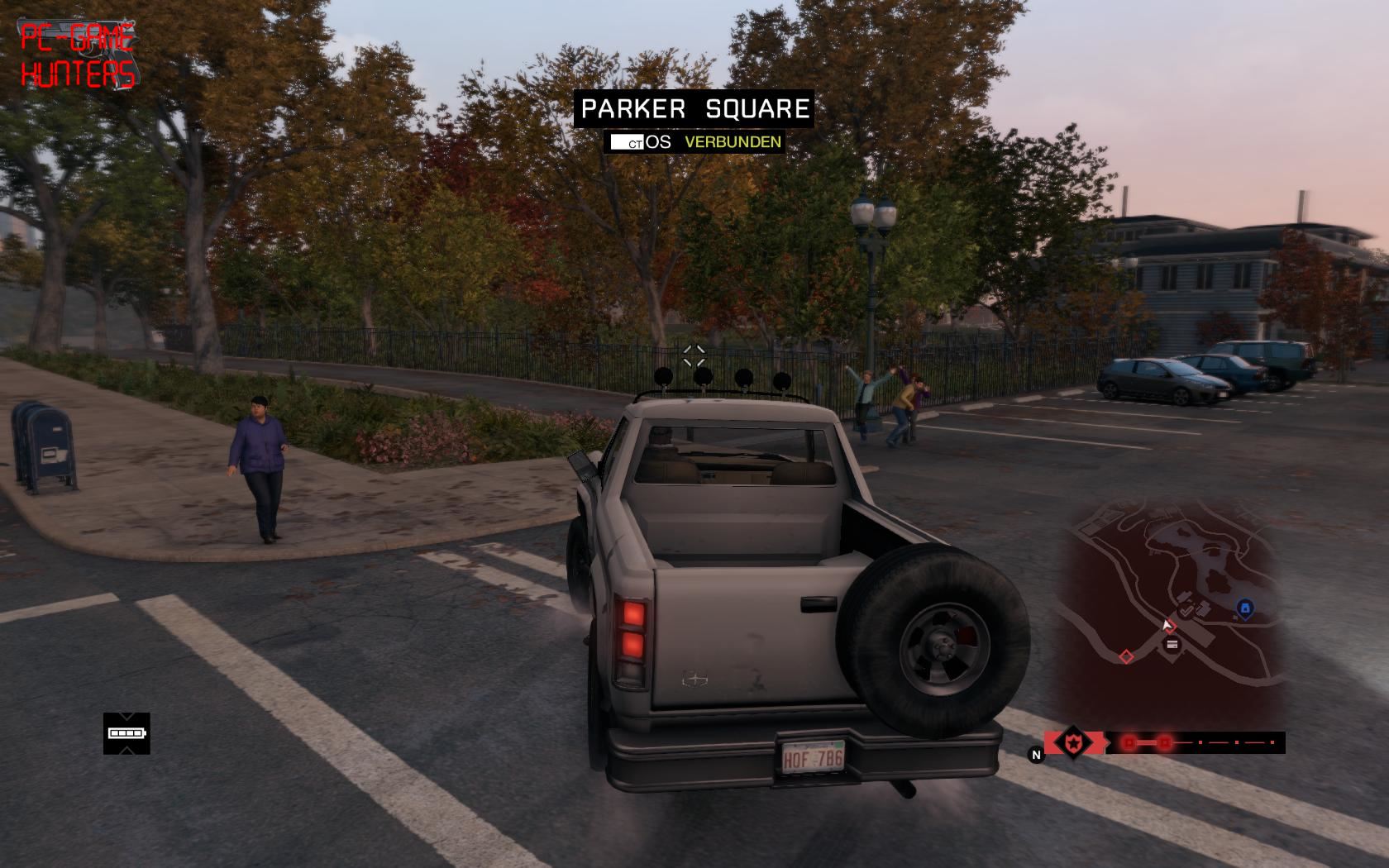Screen dimensions: 1389x868
Task: Click the credit card shop marker
Action: pyautogui.click(x=1172, y=645)
